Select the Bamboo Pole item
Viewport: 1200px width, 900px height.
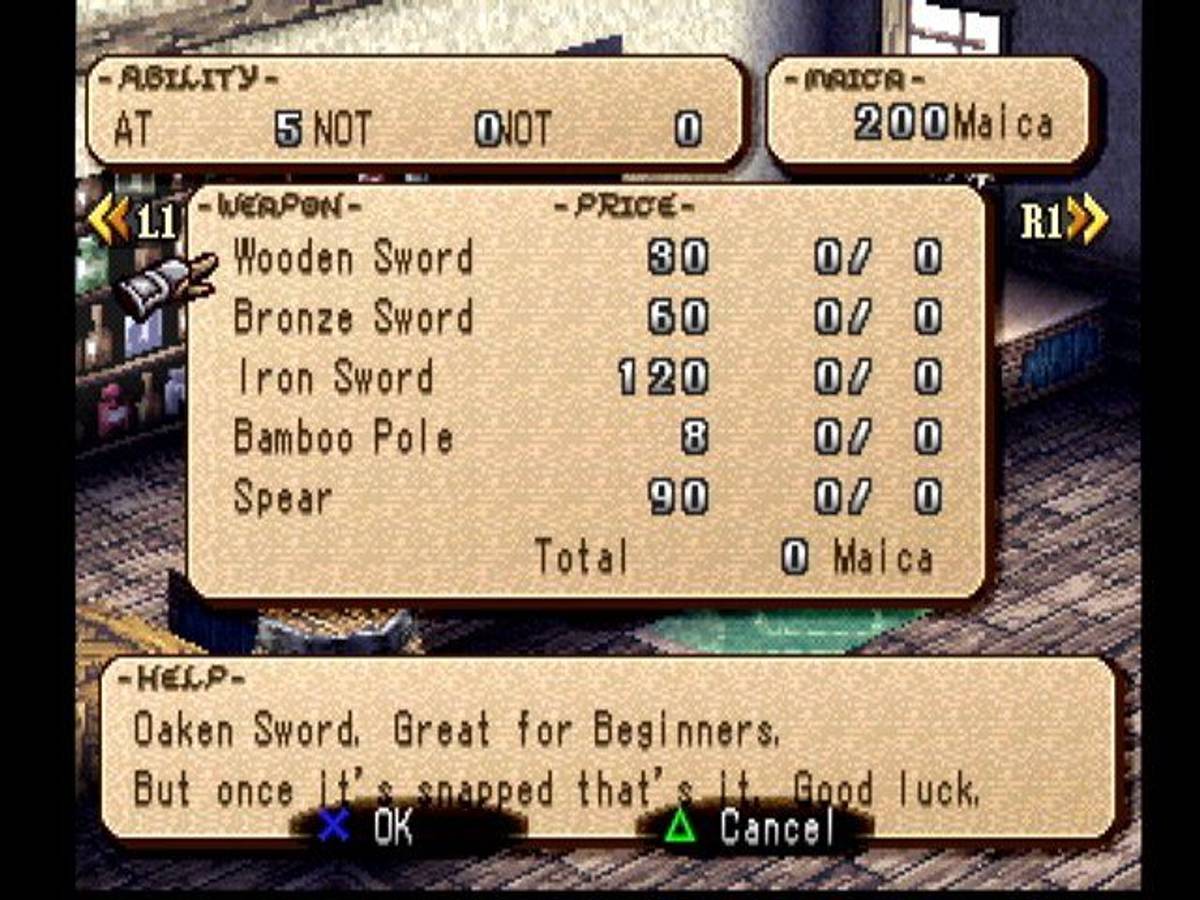pyautogui.click(x=343, y=438)
